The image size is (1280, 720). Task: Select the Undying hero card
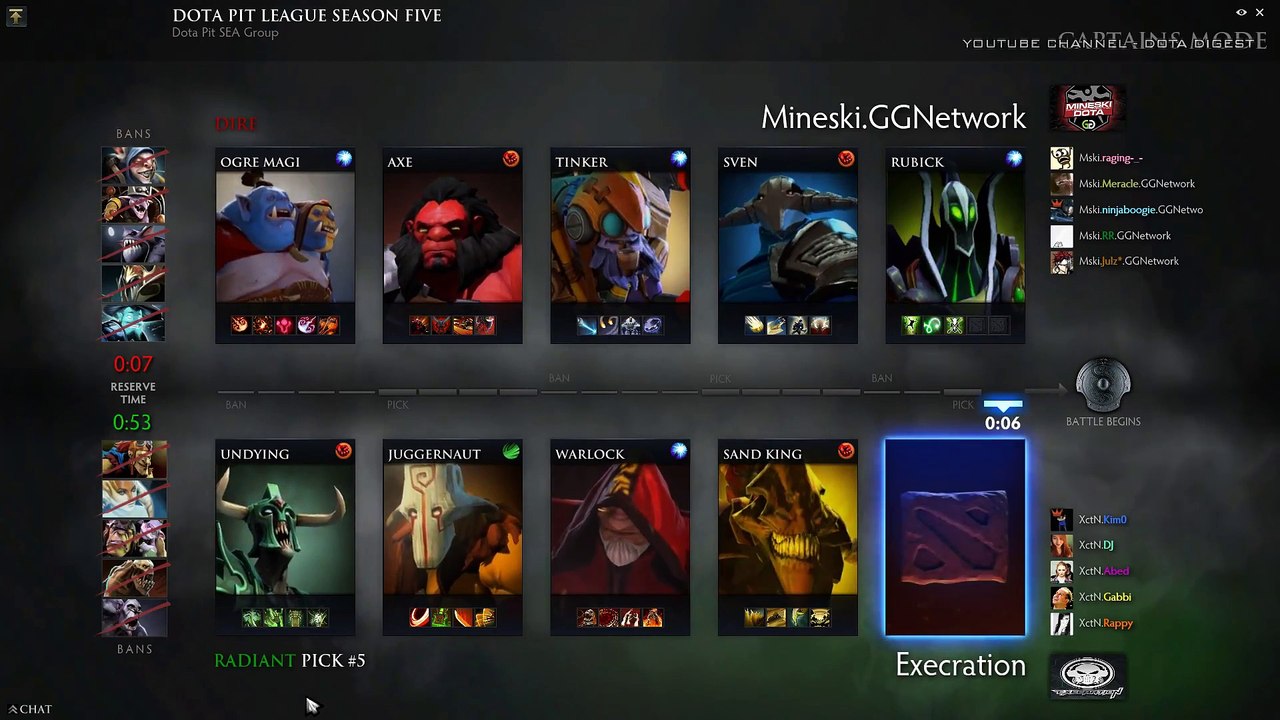click(285, 530)
